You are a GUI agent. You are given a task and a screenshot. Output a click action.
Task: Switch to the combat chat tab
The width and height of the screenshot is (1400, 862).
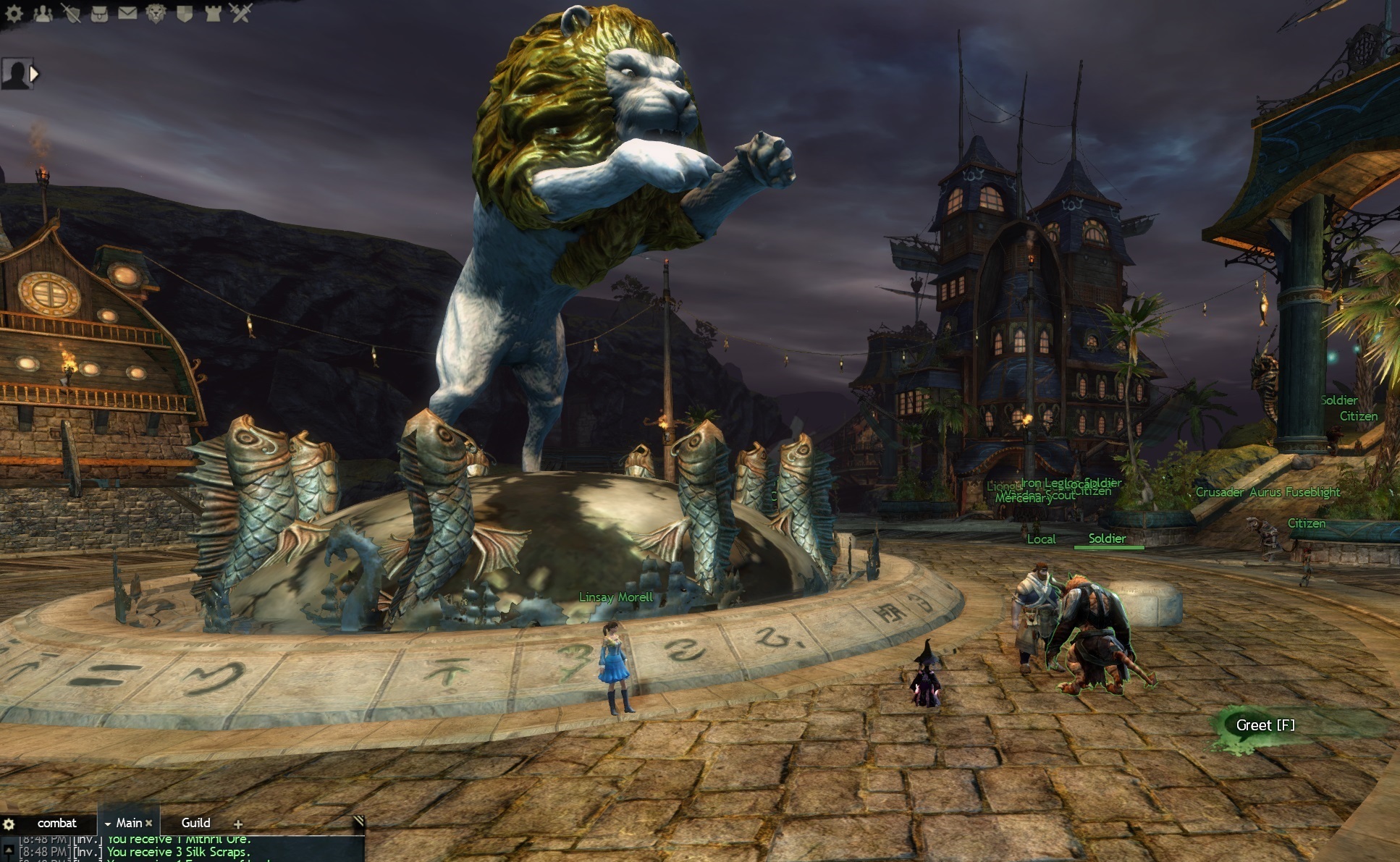click(x=56, y=823)
